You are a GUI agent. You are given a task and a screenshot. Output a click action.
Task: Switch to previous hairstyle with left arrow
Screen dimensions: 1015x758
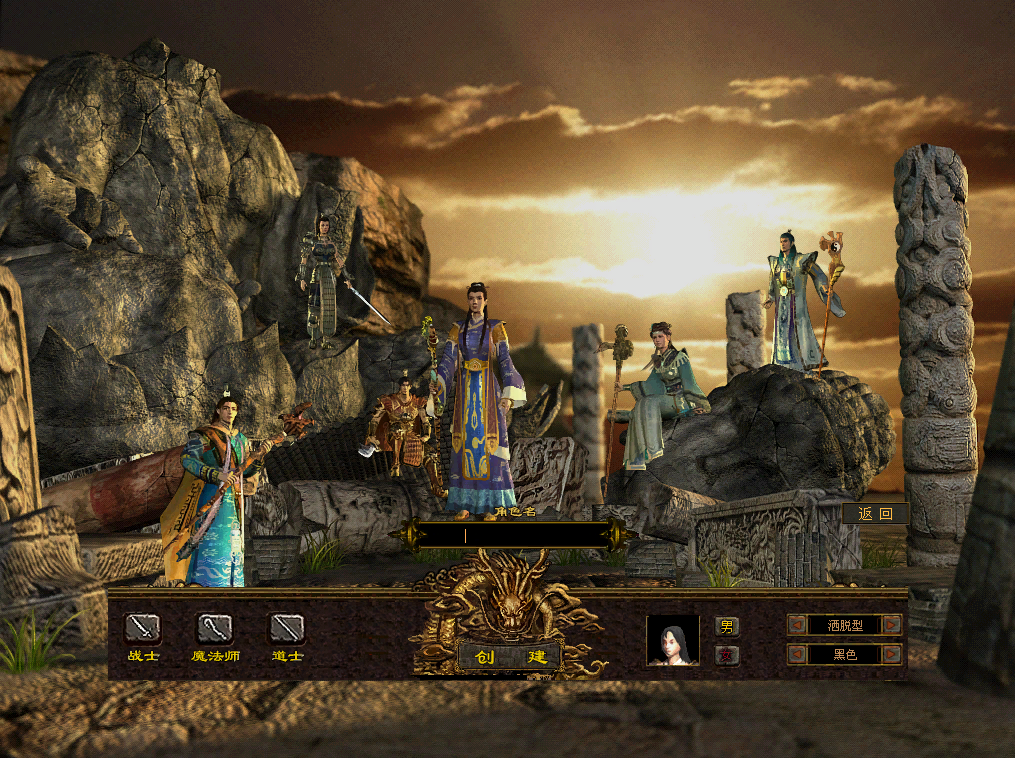coord(798,625)
